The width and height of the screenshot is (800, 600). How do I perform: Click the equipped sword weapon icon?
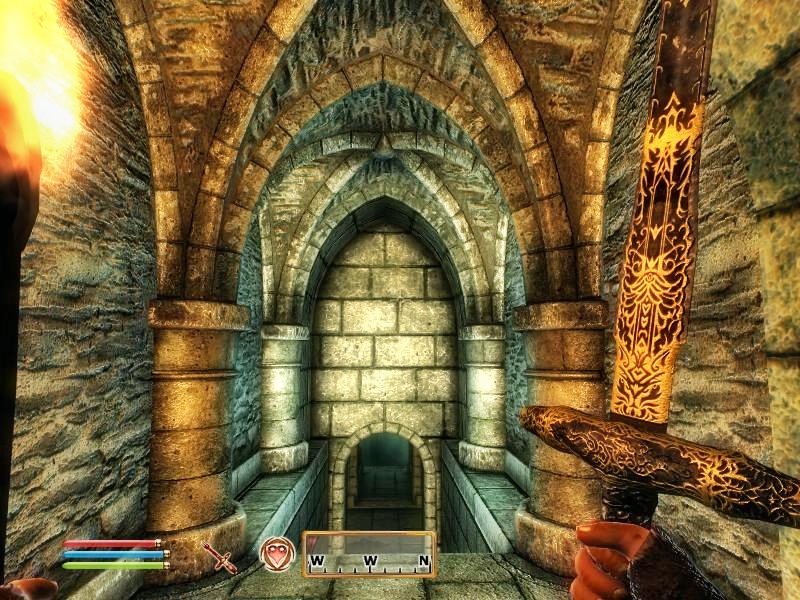[220, 556]
